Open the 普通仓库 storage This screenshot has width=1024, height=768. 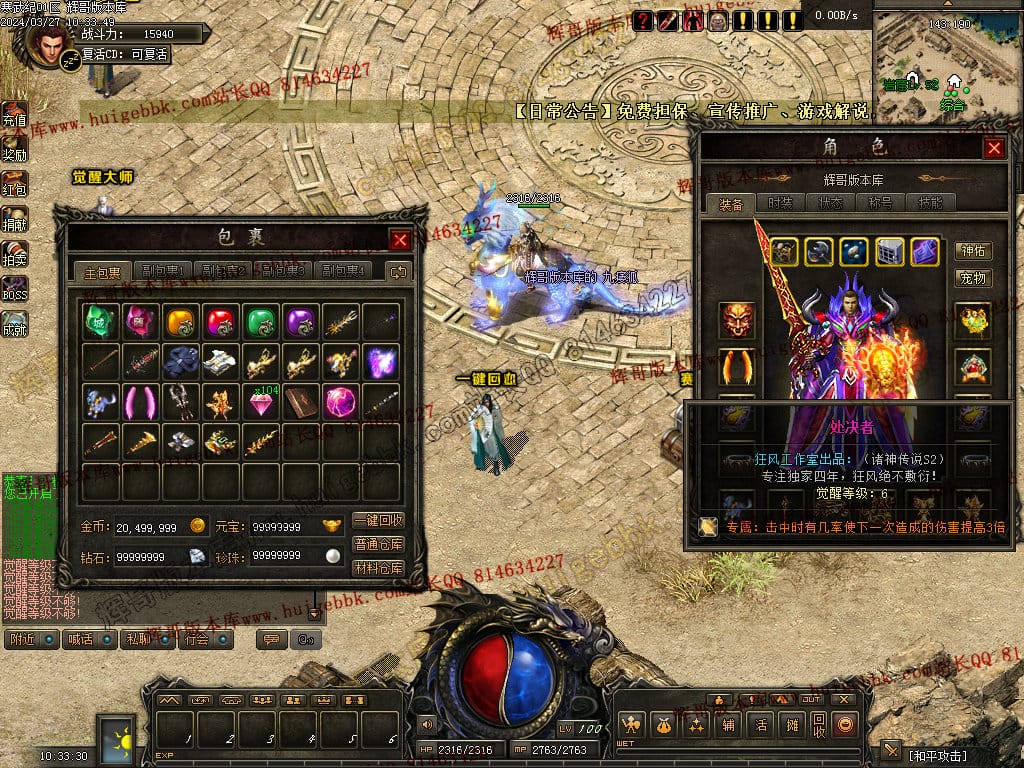[x=378, y=545]
